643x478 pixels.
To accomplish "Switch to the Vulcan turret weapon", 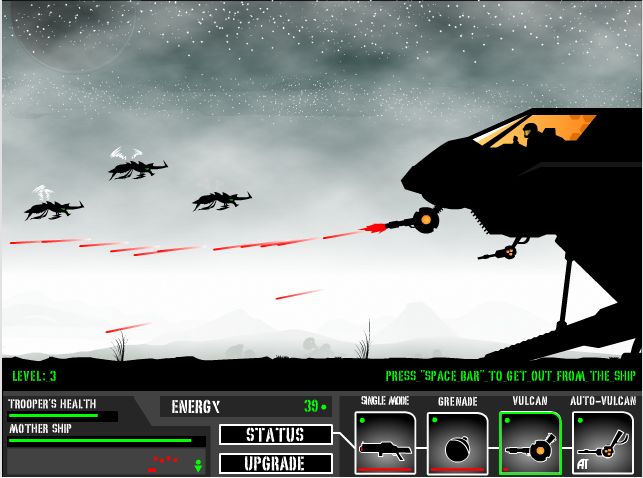I will pyautogui.click(x=530, y=443).
